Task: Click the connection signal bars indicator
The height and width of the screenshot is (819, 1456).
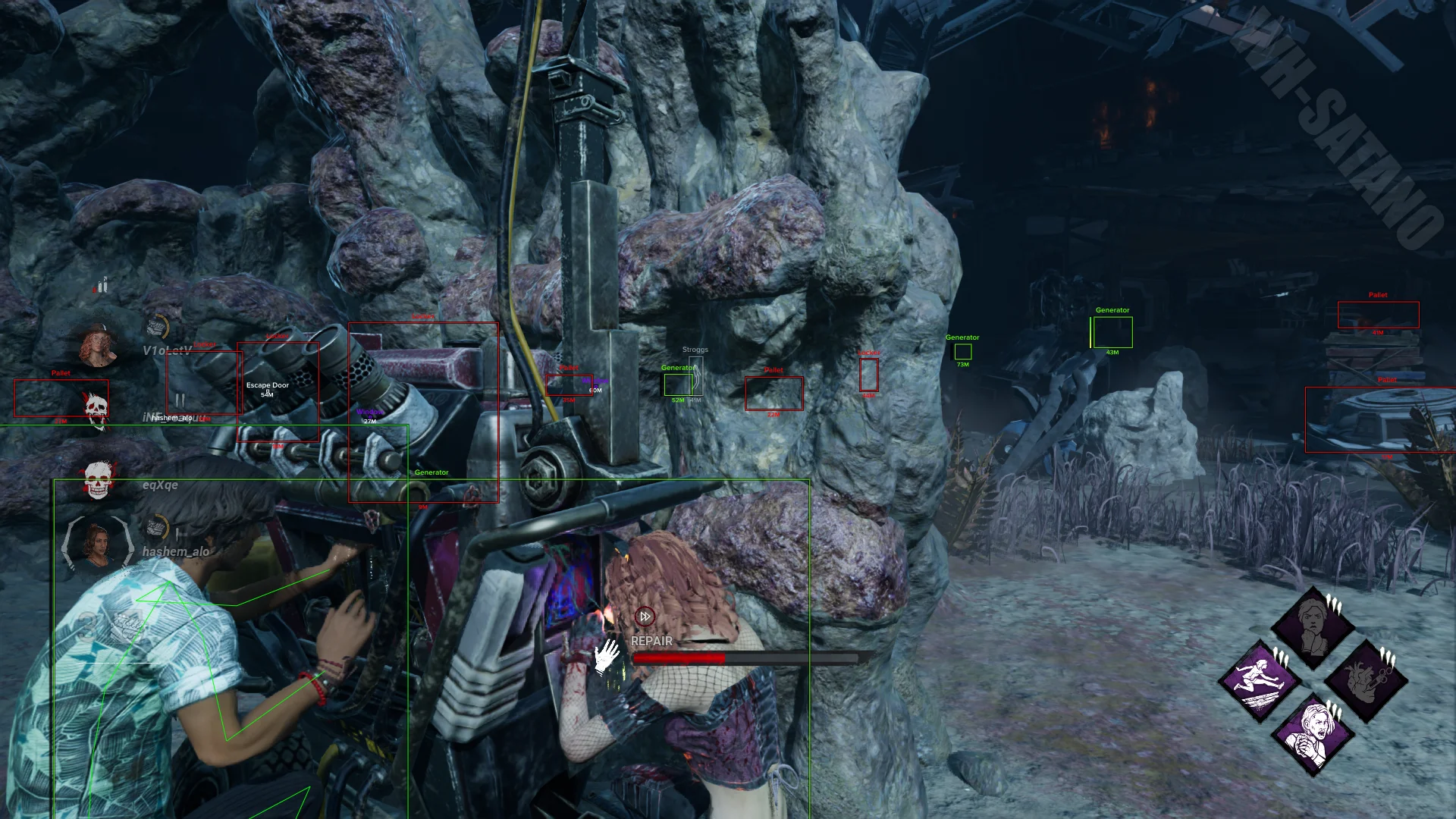Action: (102, 286)
